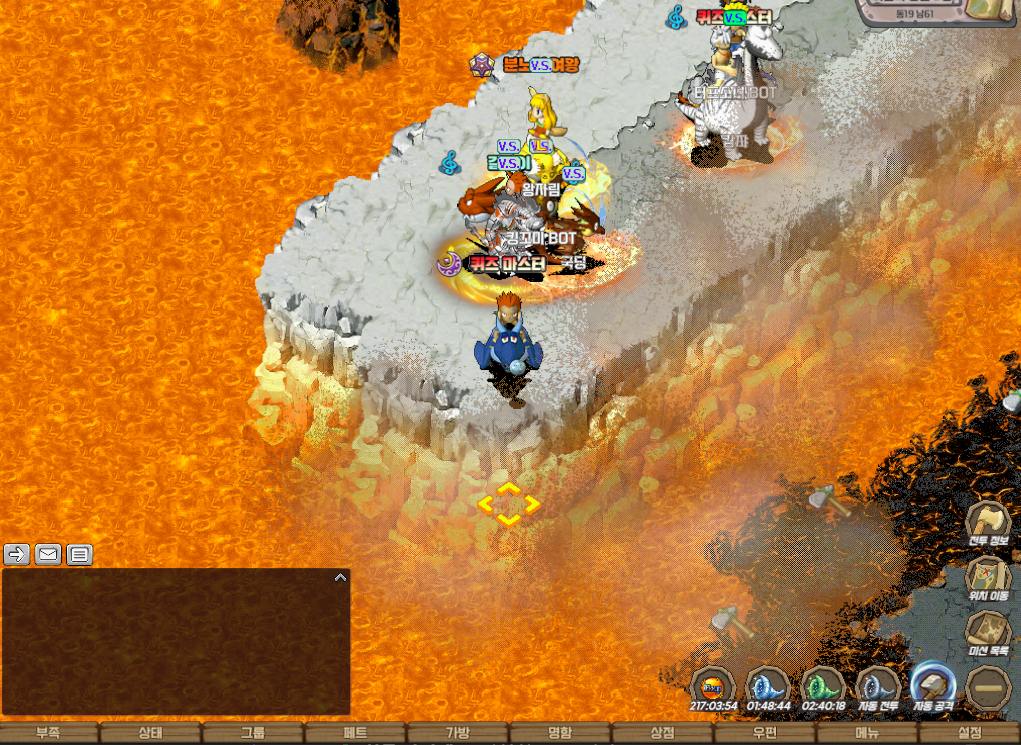The height and width of the screenshot is (745, 1021).
Task: Collapse the side icon panel with minus button
Action: tap(988, 688)
